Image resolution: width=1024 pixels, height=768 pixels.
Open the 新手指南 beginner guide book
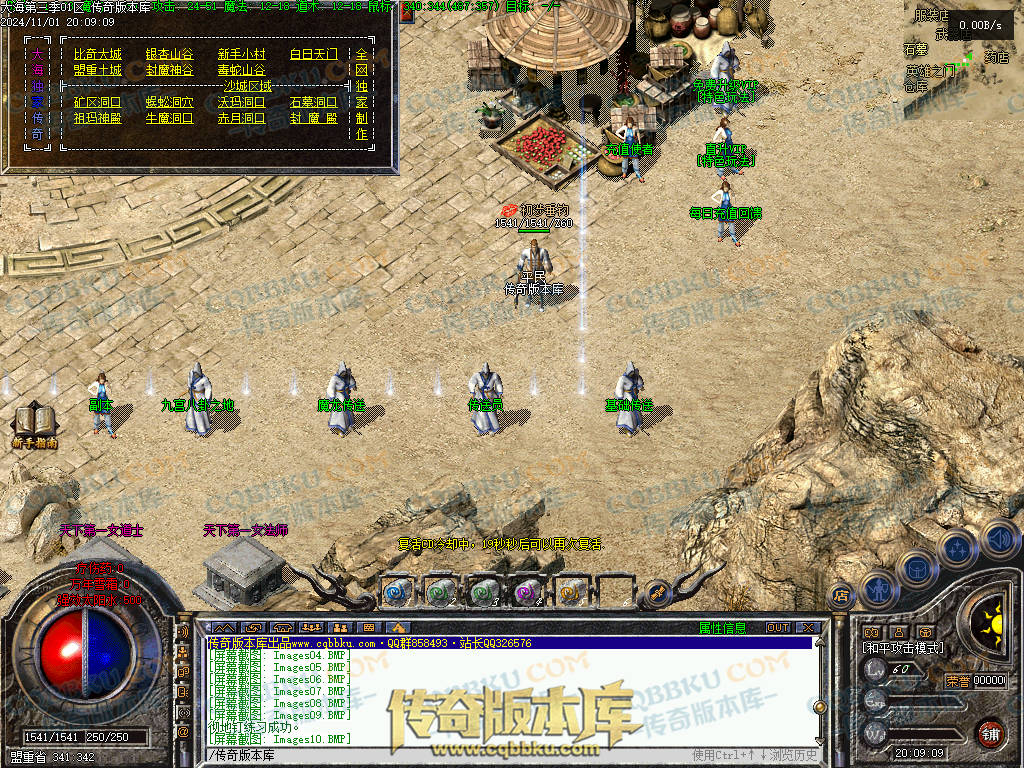(x=35, y=423)
